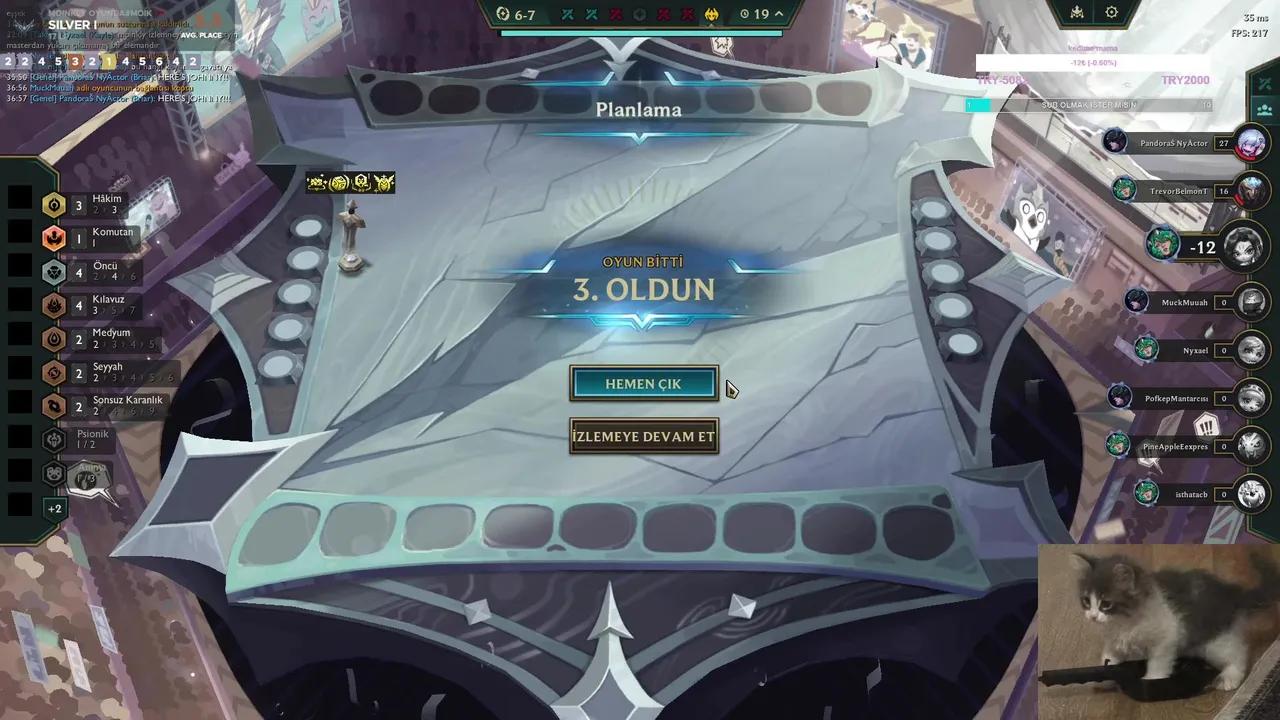Click the Medyum trait icon
Screen dimensions: 1280x720
click(54, 338)
